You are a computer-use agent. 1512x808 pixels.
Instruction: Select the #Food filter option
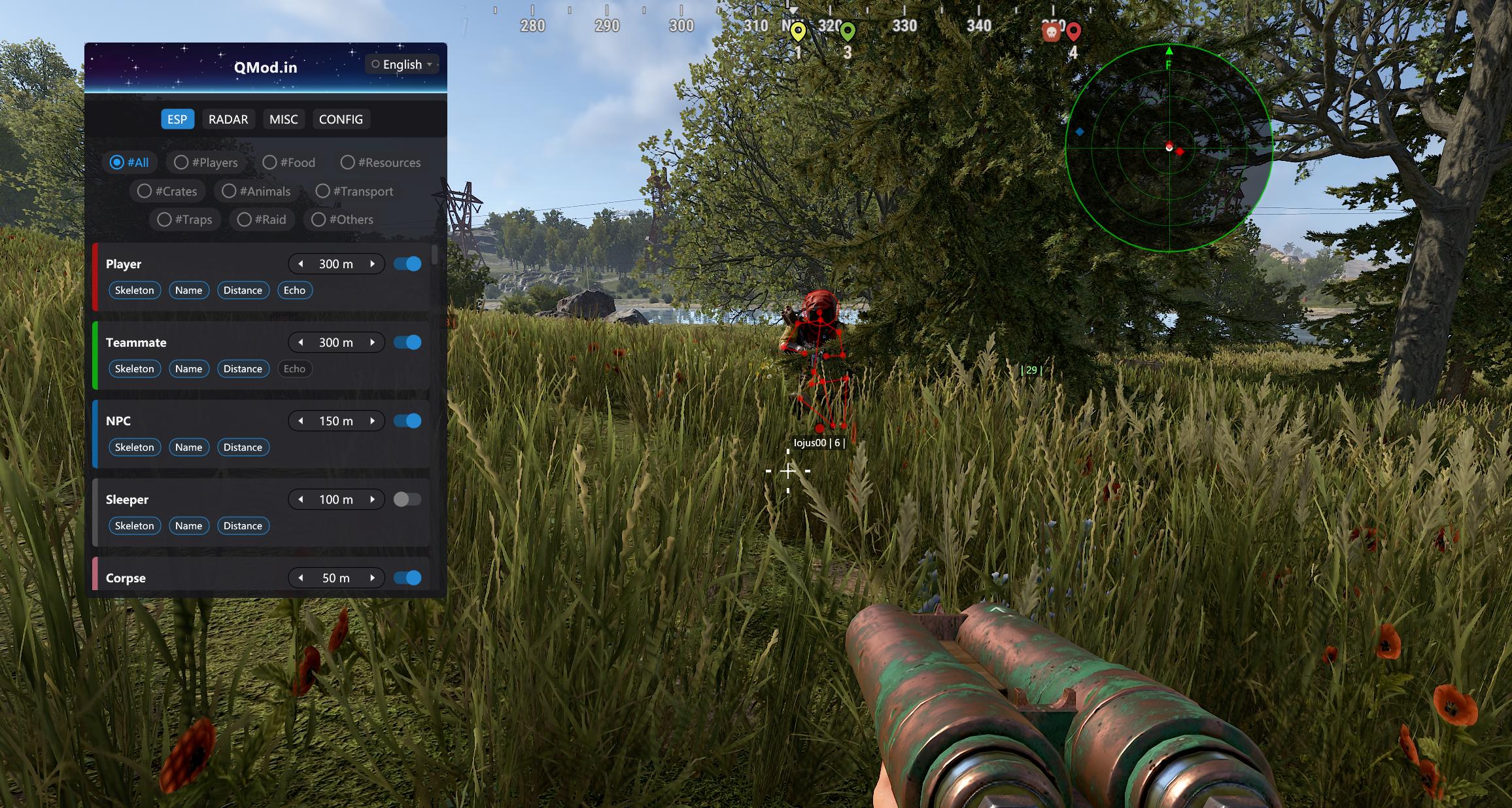[288, 162]
